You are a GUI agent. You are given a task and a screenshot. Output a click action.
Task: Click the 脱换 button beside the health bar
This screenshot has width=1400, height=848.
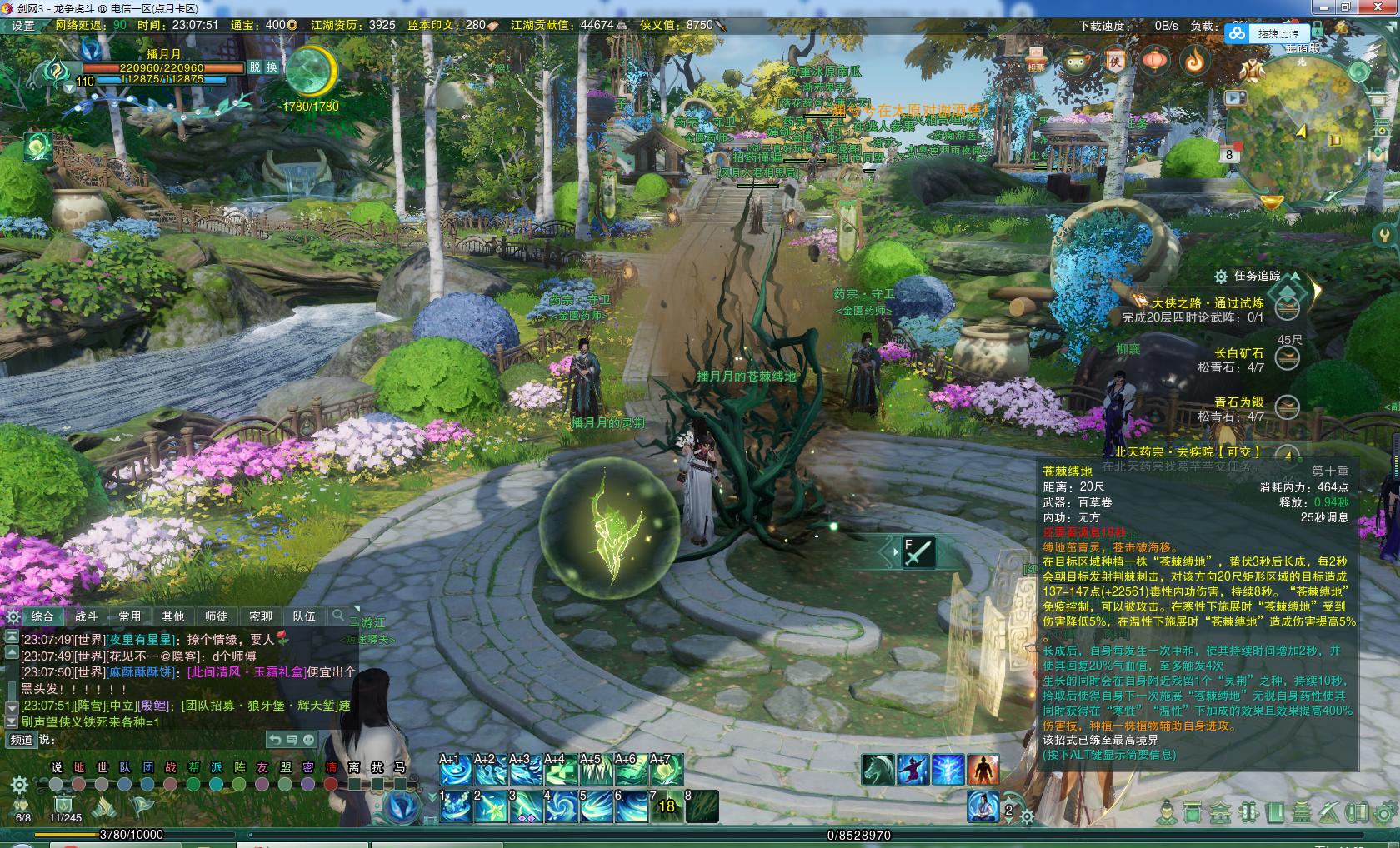pyautogui.click(x=263, y=67)
